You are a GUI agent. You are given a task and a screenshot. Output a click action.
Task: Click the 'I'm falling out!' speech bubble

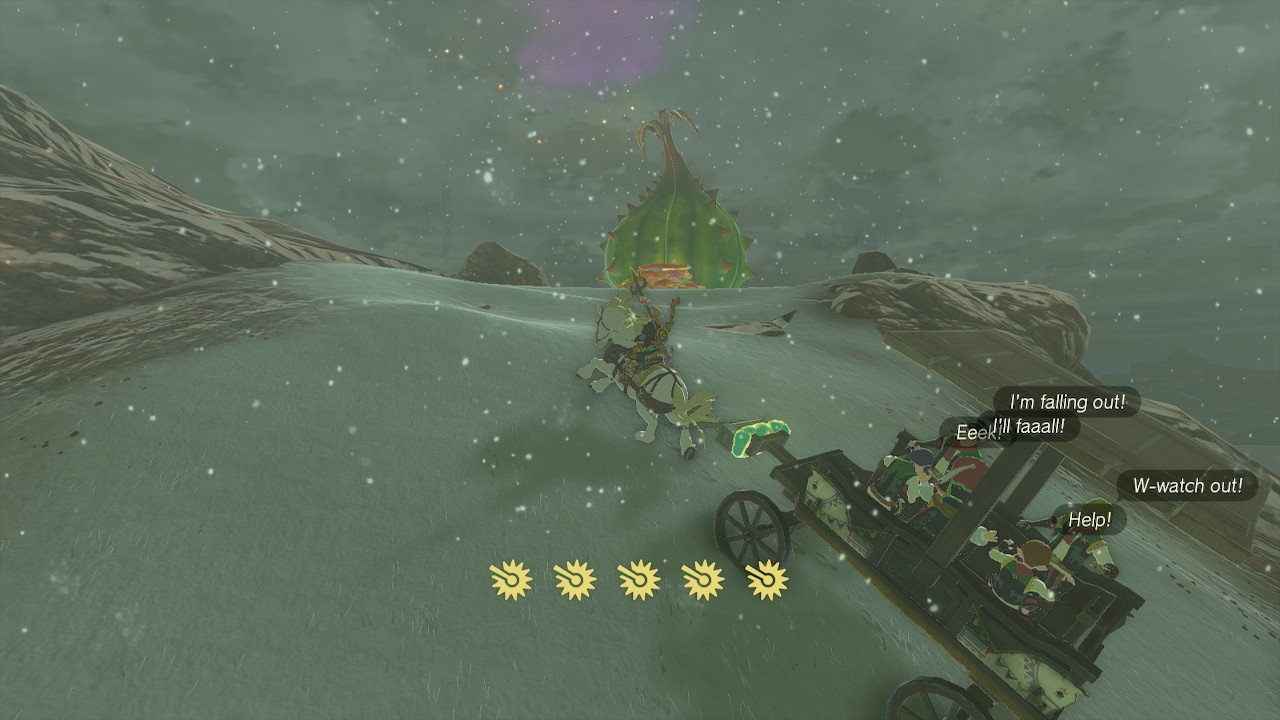1065,403
